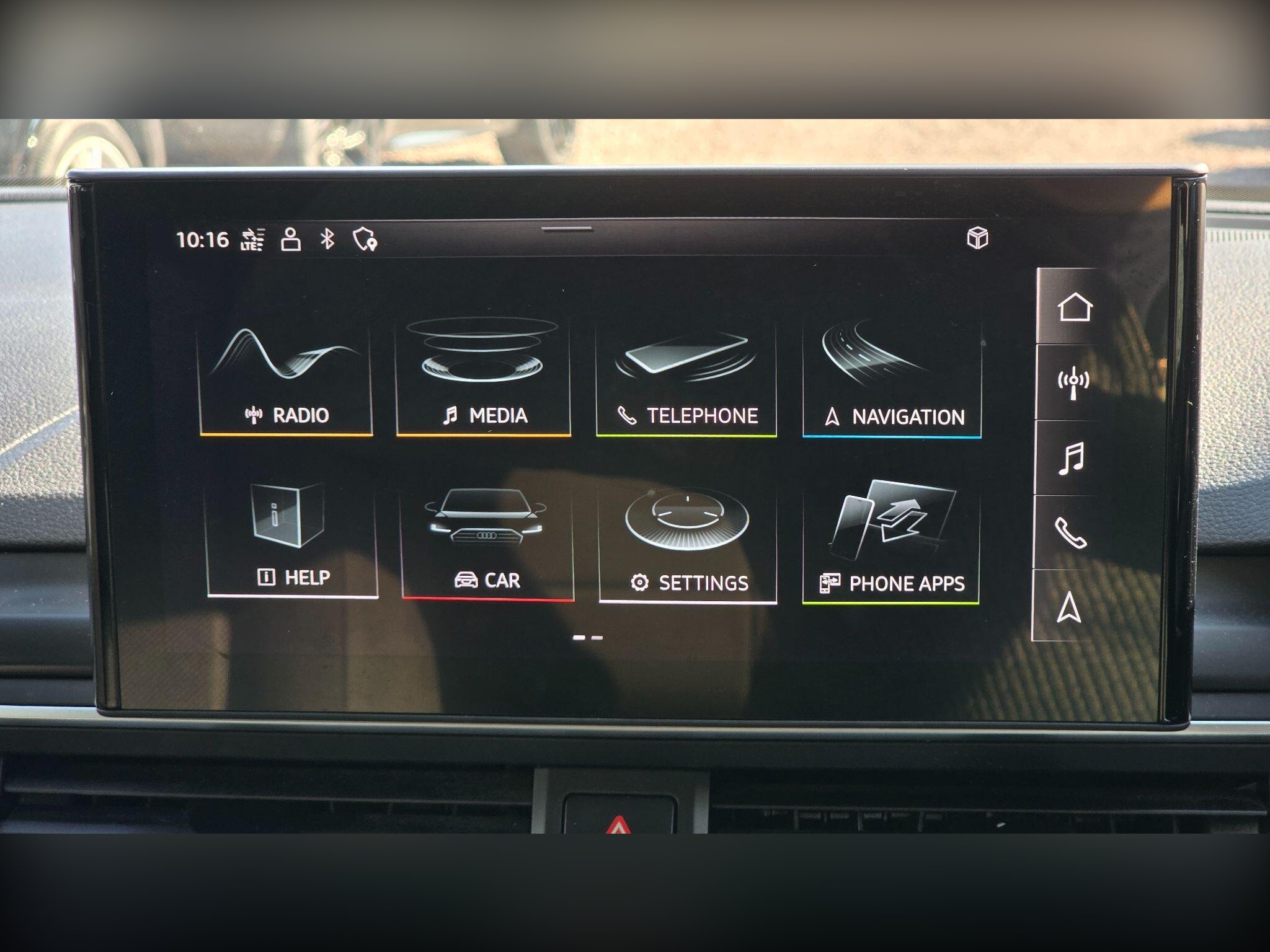
Task: Open the cube icon in top bar
Action: point(977,238)
